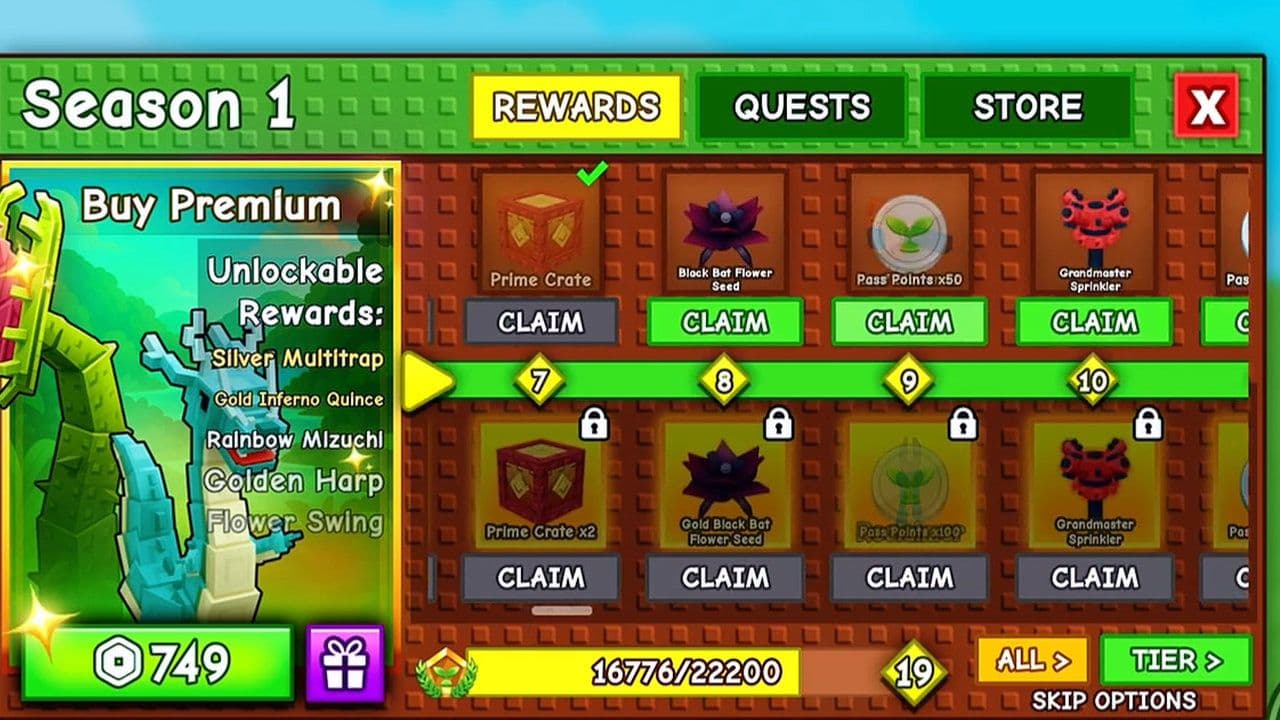Claim the free Pass Points x50 reward
Image resolution: width=1280 pixels, height=720 pixels.
[909, 322]
